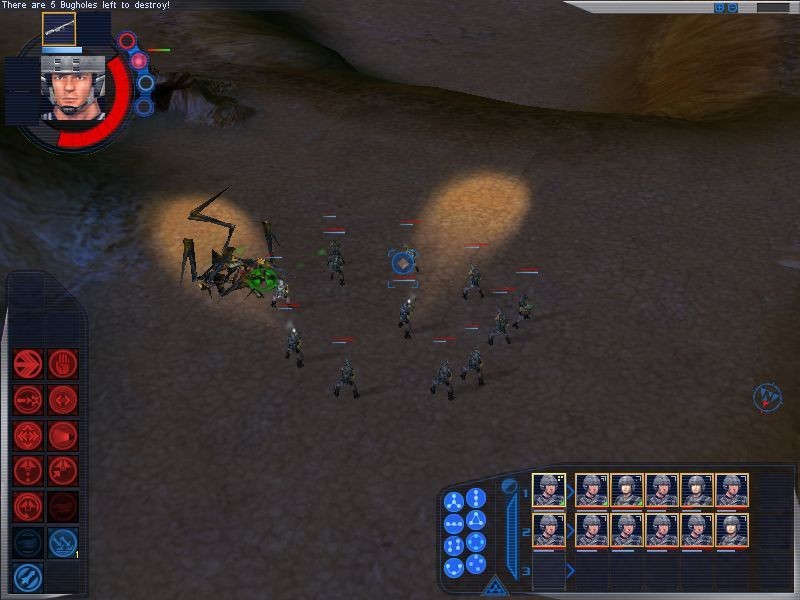Toggle the glowing pink stance button
The height and width of the screenshot is (600, 800).
(x=139, y=61)
